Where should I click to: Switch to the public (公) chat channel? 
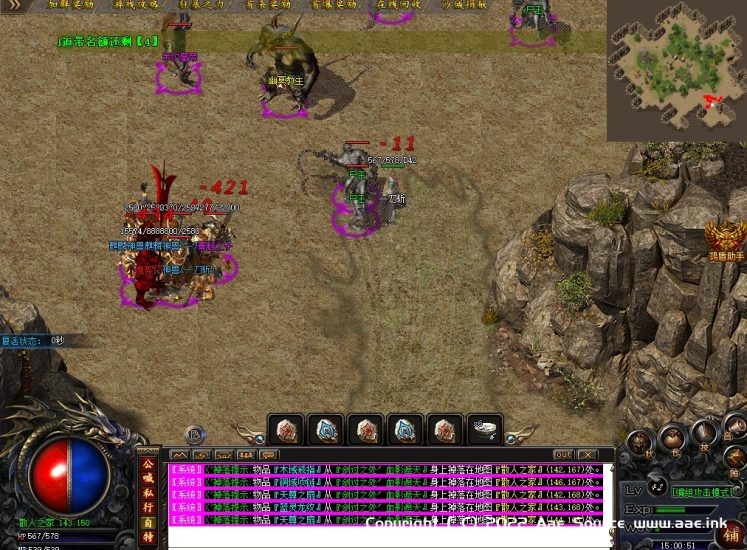[x=148, y=464]
